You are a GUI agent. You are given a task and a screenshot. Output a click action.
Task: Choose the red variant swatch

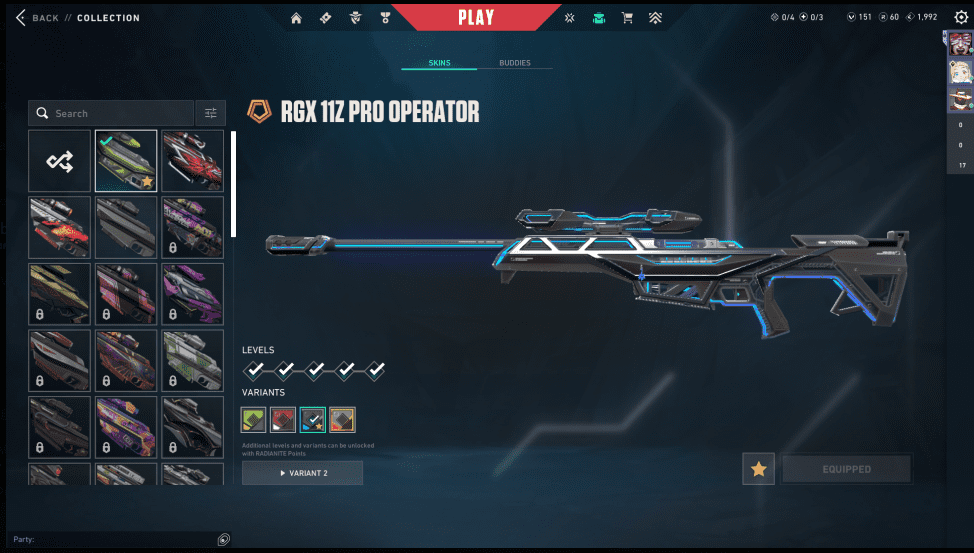283,419
